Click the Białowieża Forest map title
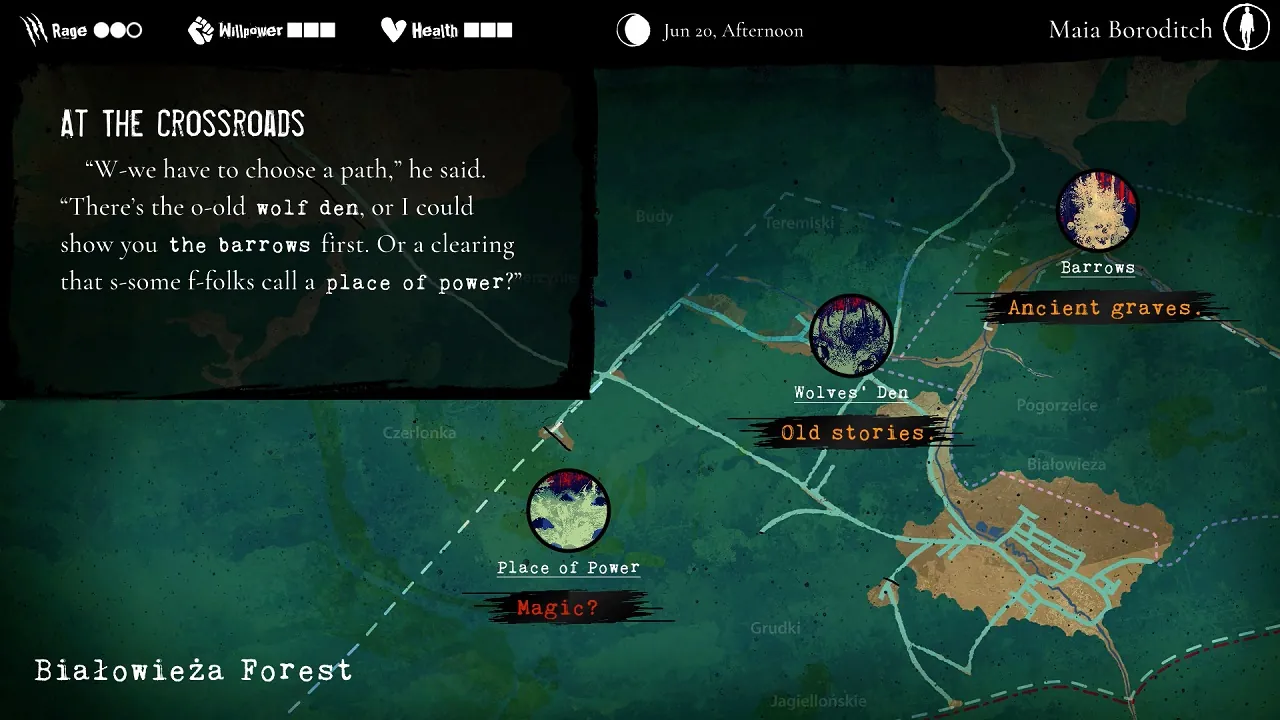Image resolution: width=1280 pixels, height=720 pixels. 192,669
